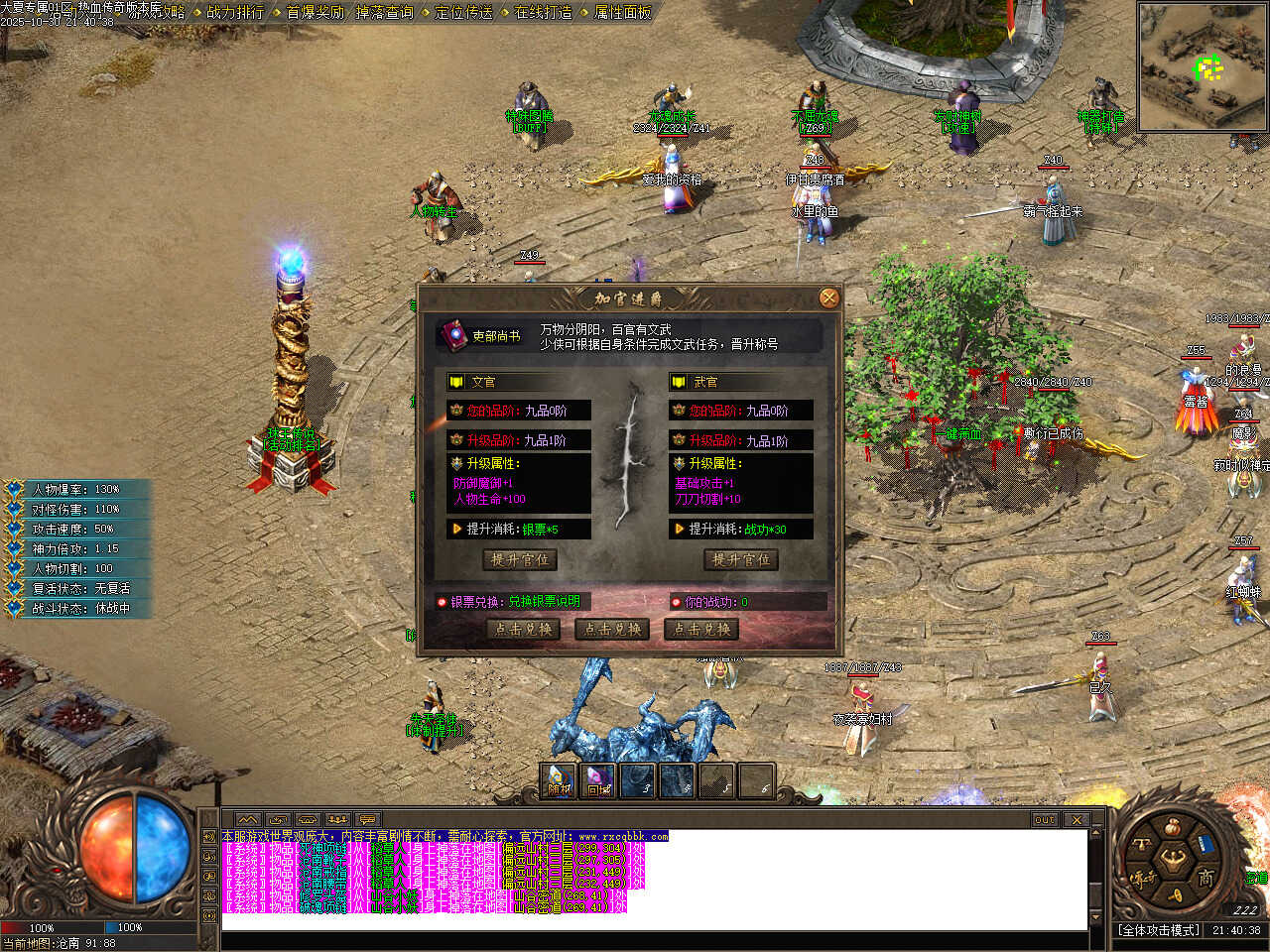Close the 加官进爵 dialog window
1270x952 pixels.
pyautogui.click(x=828, y=297)
